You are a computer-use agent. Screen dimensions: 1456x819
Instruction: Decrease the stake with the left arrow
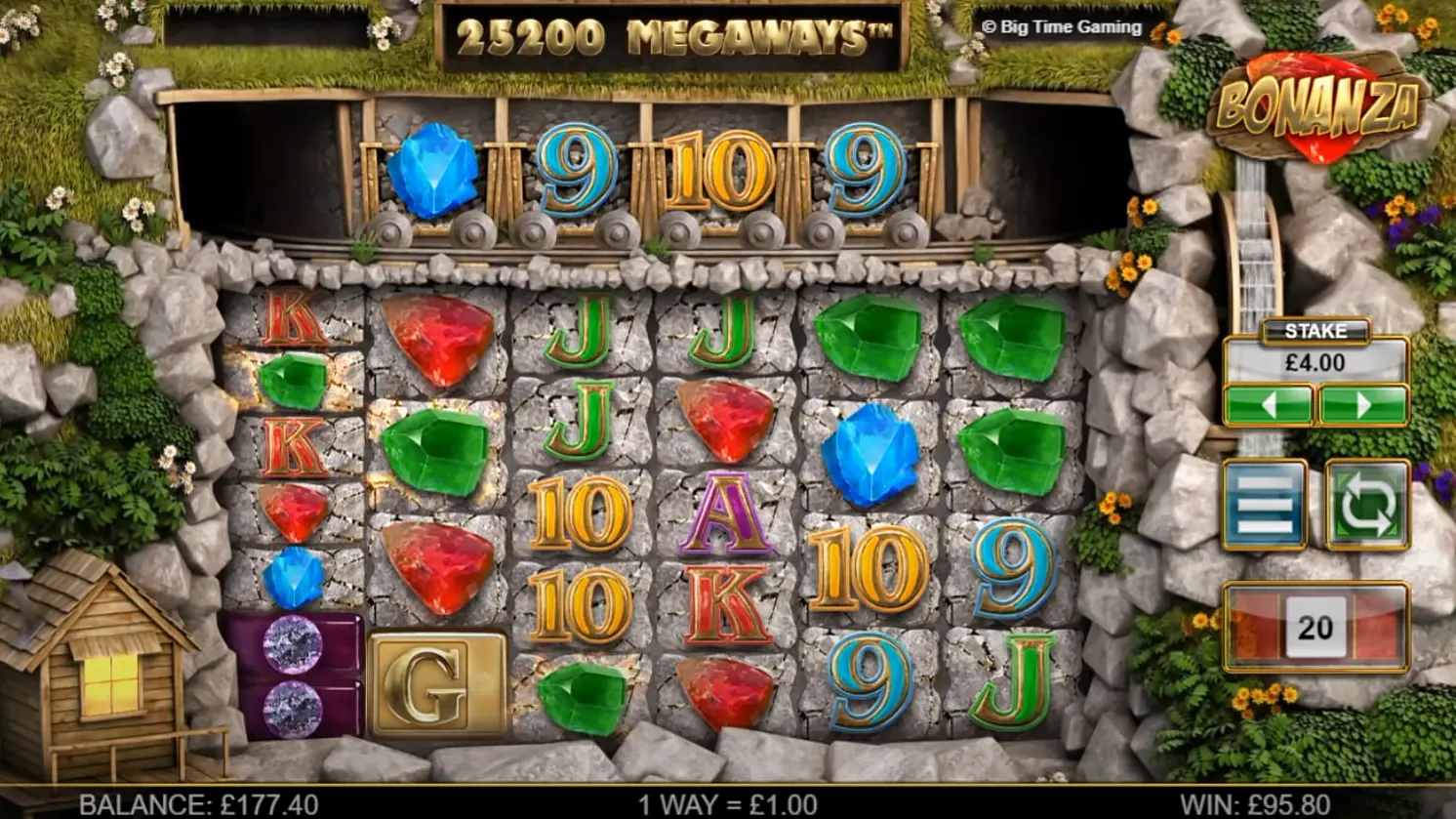1268,404
